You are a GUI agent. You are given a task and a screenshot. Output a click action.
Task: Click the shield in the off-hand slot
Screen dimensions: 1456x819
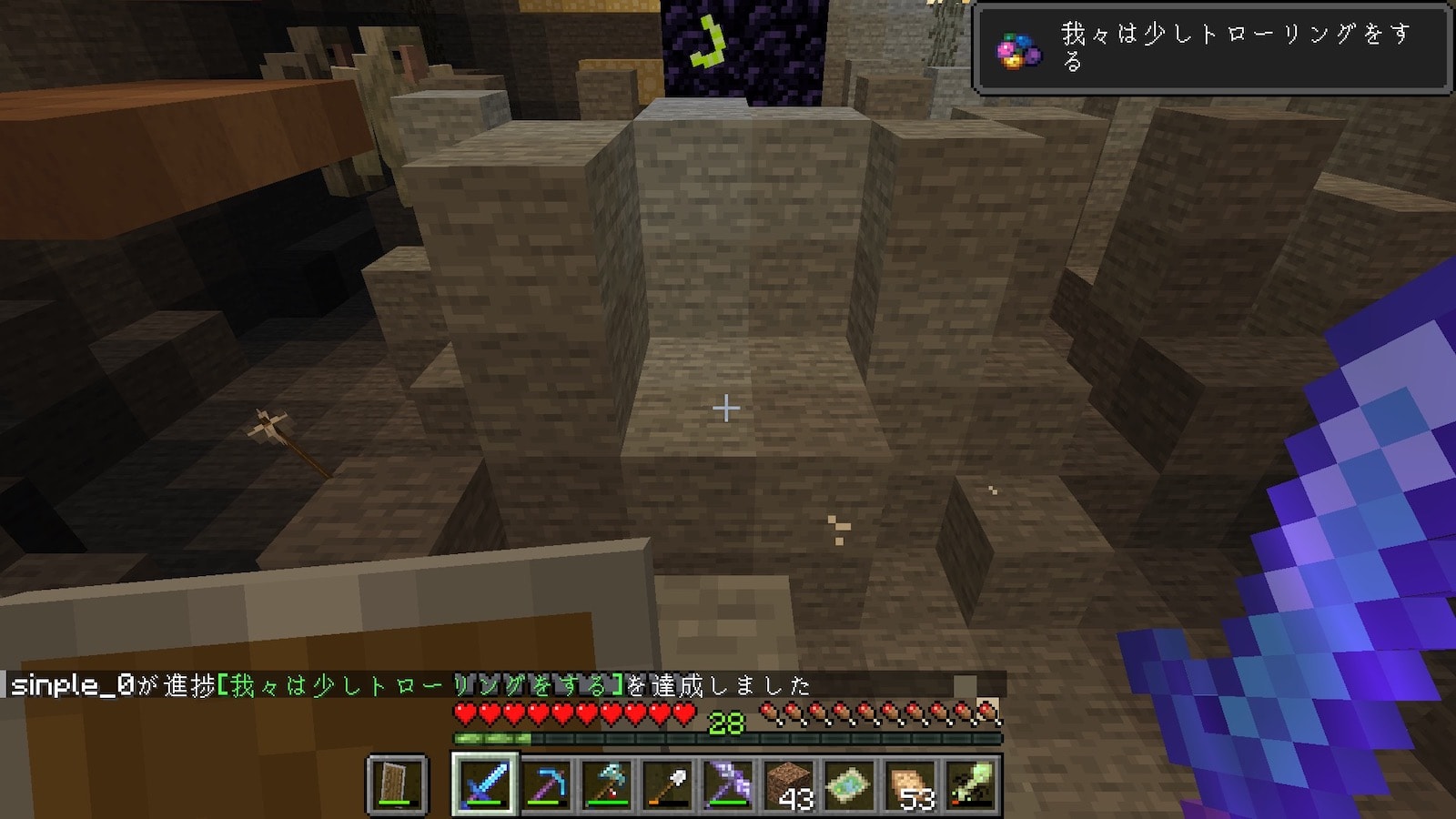[x=397, y=784]
